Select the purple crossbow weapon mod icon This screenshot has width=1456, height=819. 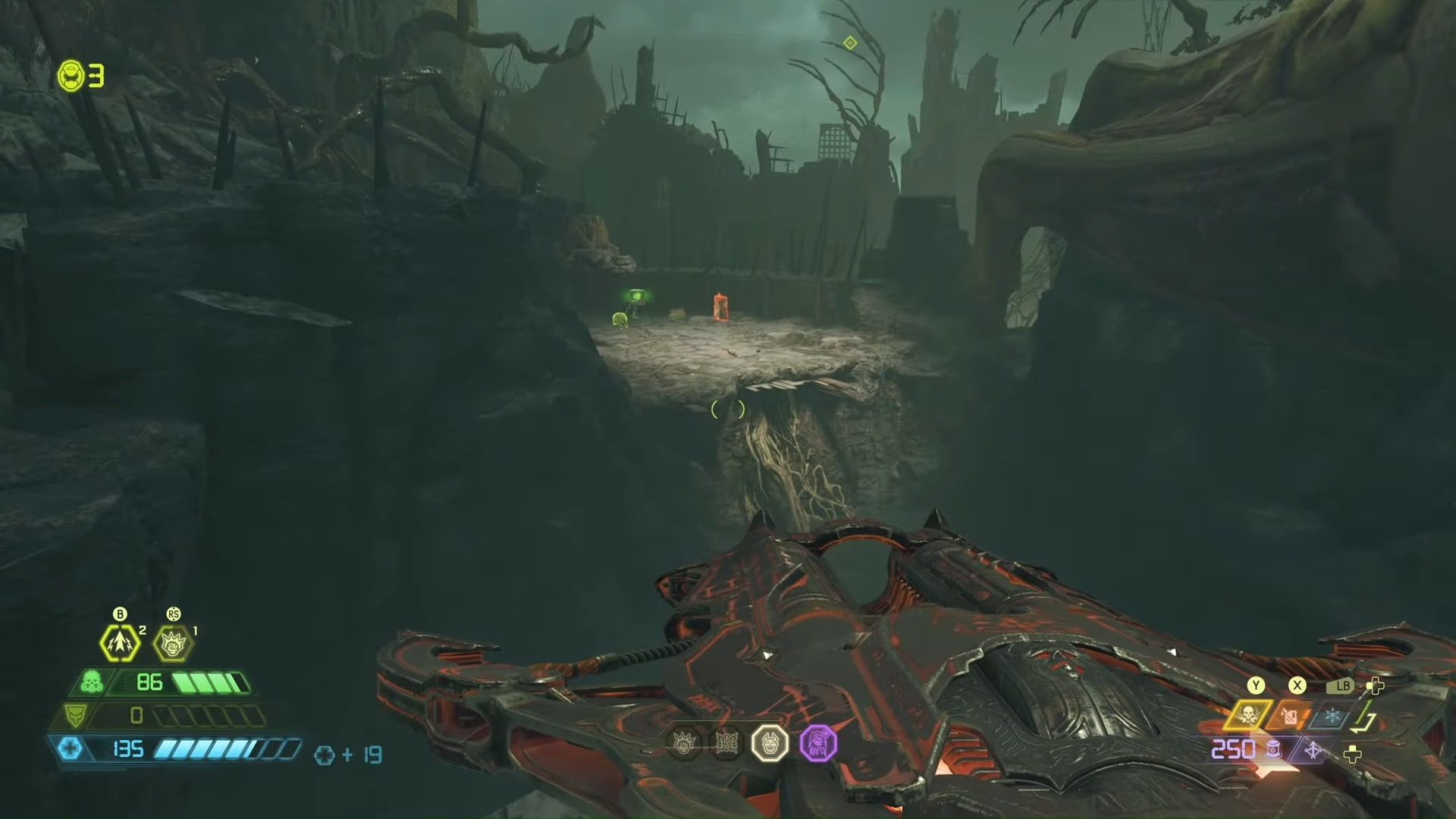pos(1313,751)
